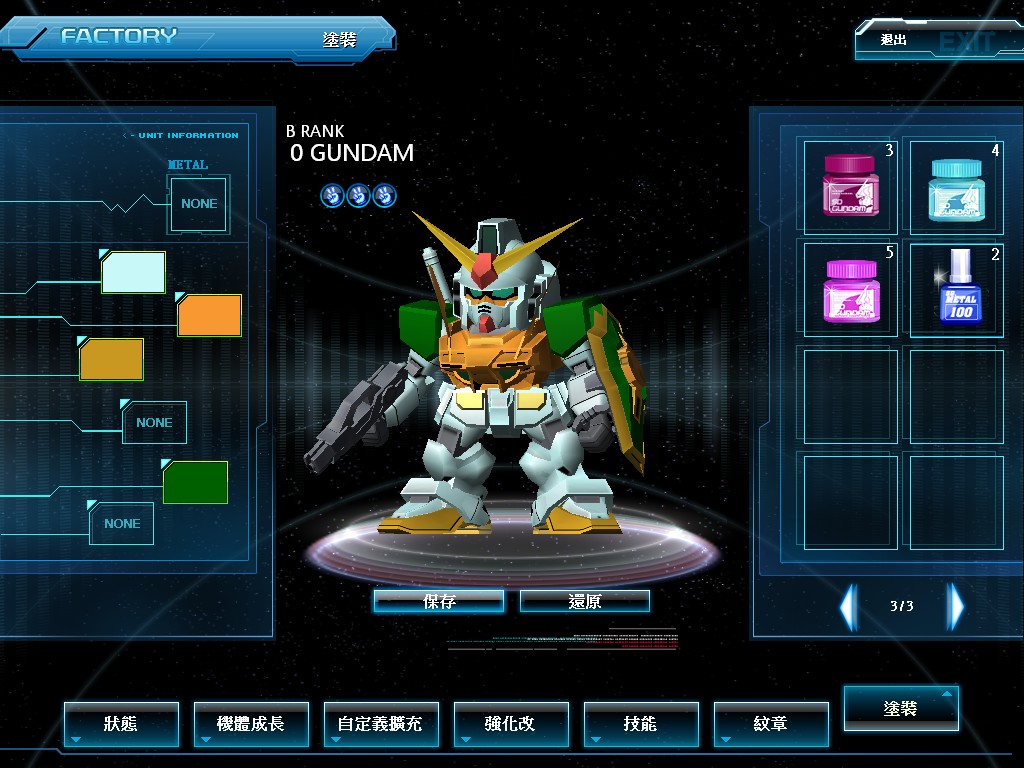Open the 紋章 emblem tab
This screenshot has height=768, width=1024.
771,723
